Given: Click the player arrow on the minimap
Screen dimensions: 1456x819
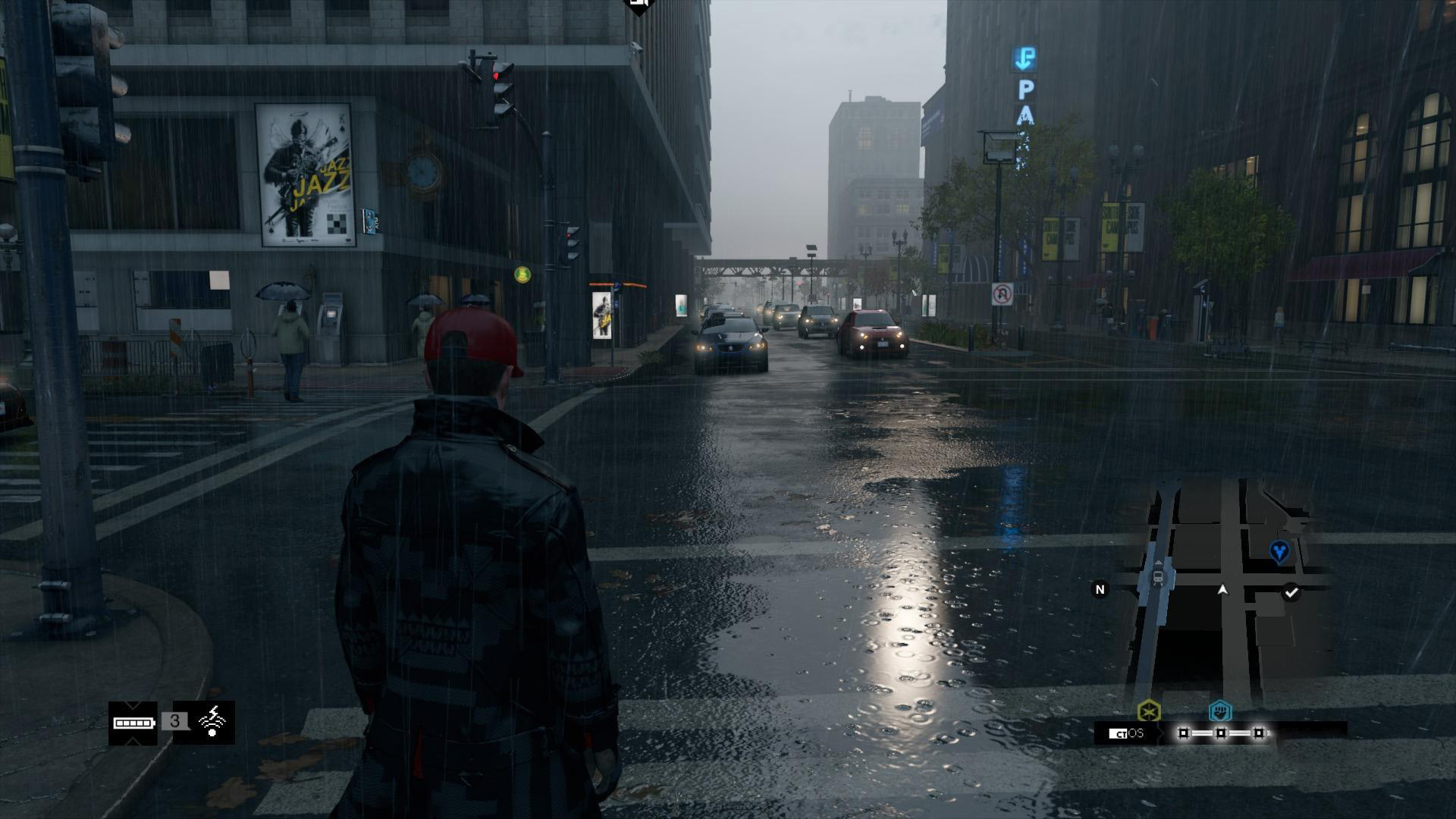Looking at the screenshot, I should pos(1222,589).
